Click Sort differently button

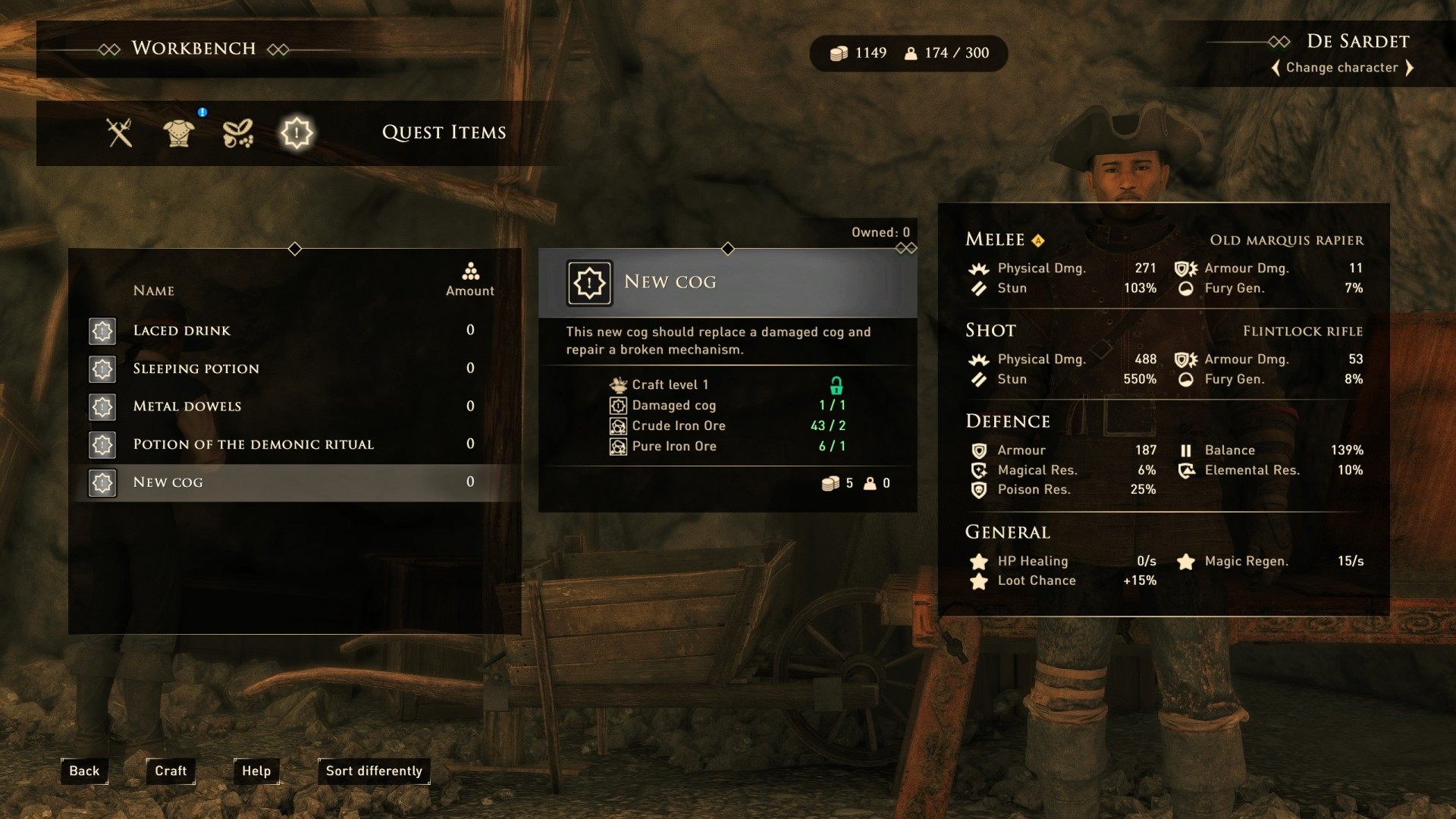(x=374, y=770)
